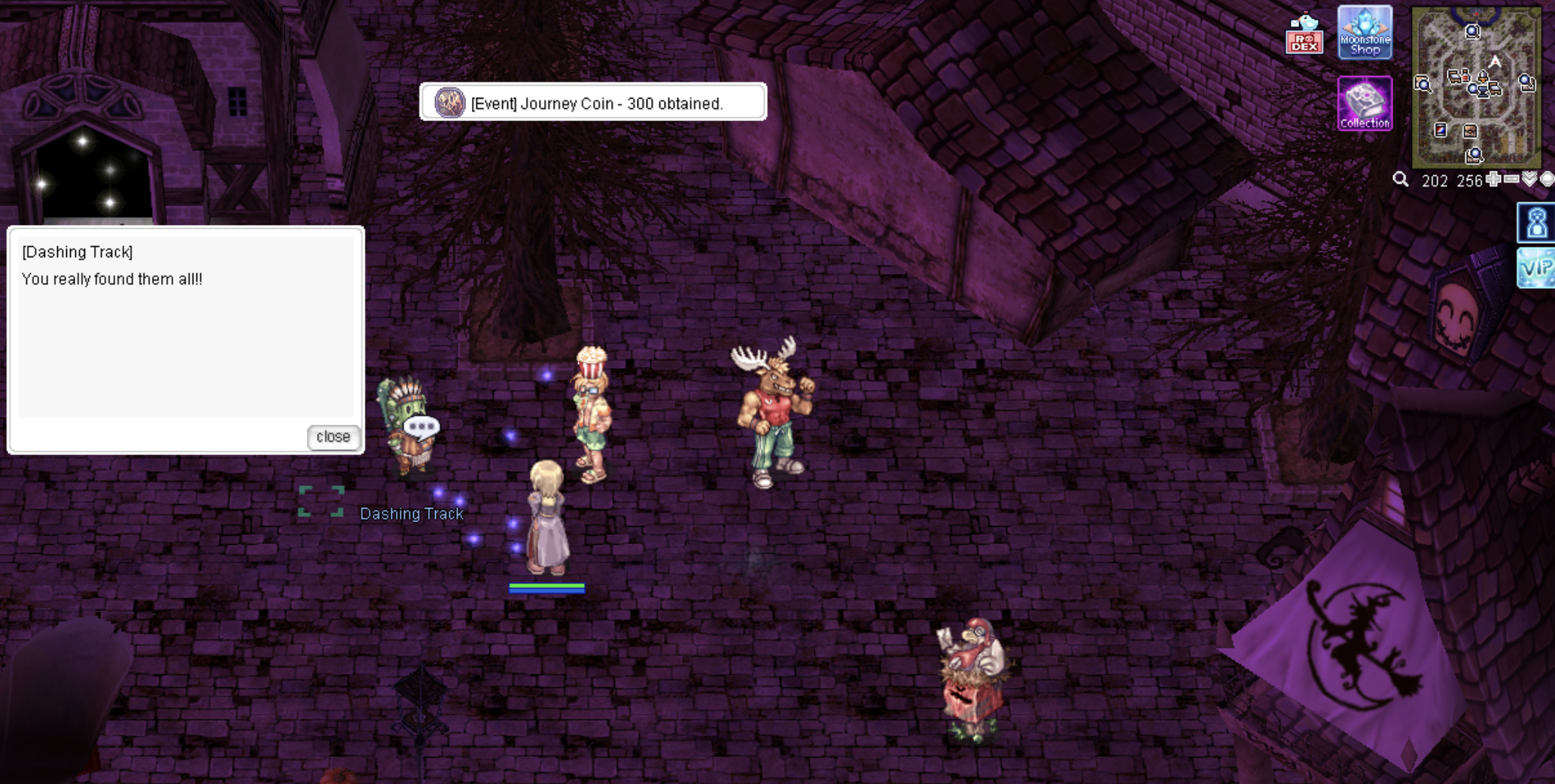Click the round button beside the minimap controls
This screenshot has height=784, width=1555.
pyautogui.click(x=1547, y=179)
